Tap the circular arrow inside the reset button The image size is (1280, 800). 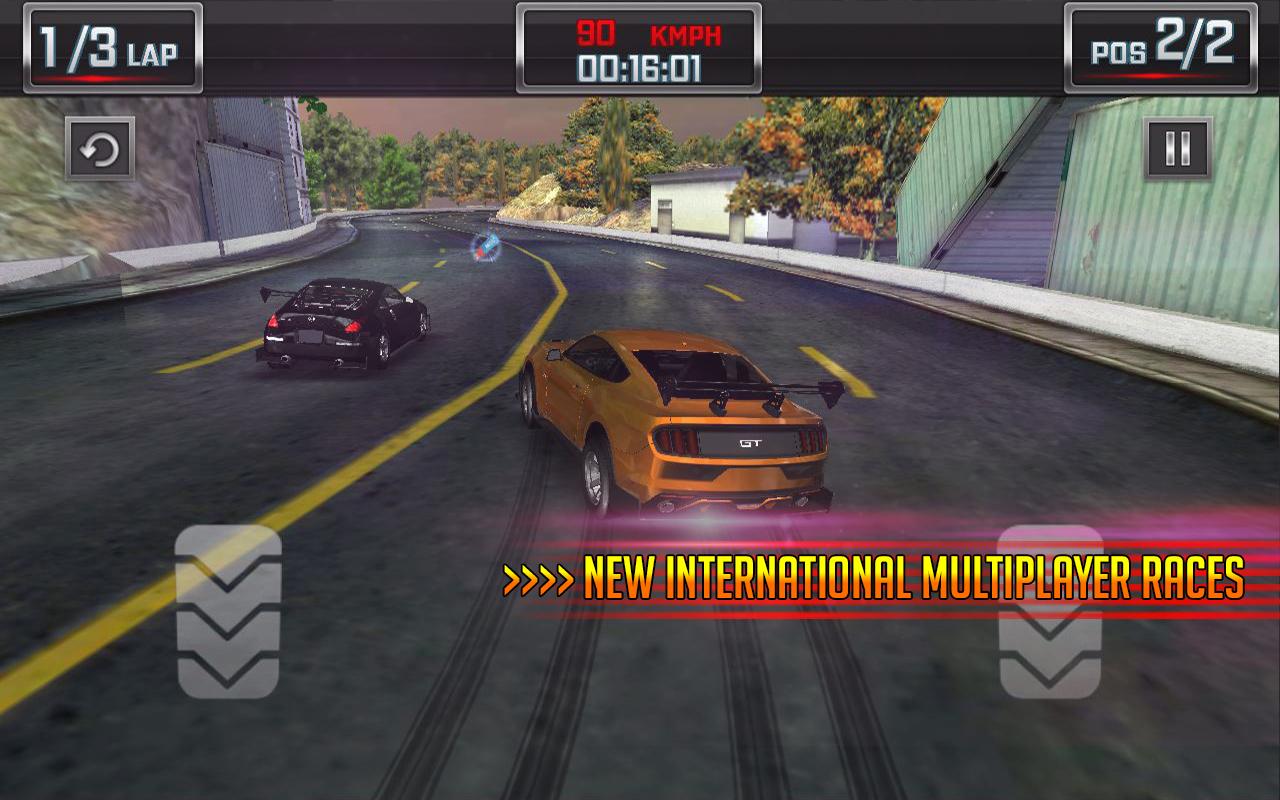tap(99, 147)
